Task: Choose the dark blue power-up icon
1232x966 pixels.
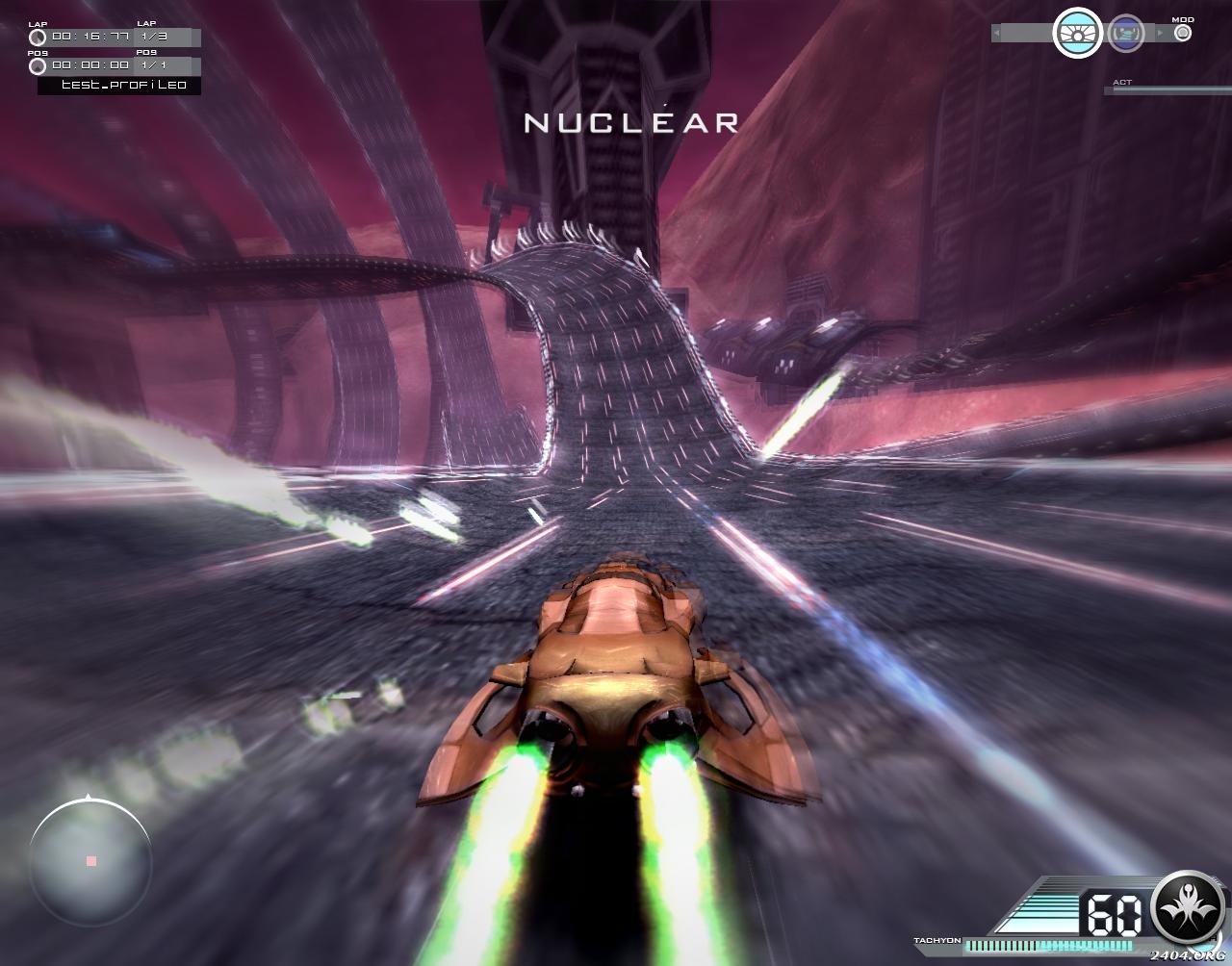Action: pos(1125,34)
